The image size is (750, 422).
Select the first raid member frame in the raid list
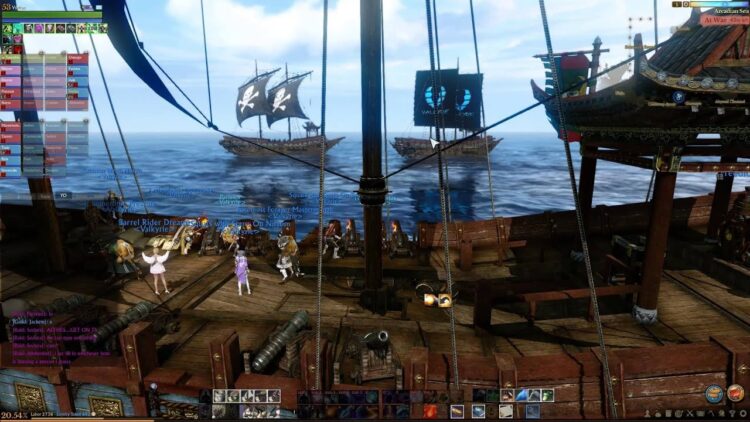tap(11, 58)
